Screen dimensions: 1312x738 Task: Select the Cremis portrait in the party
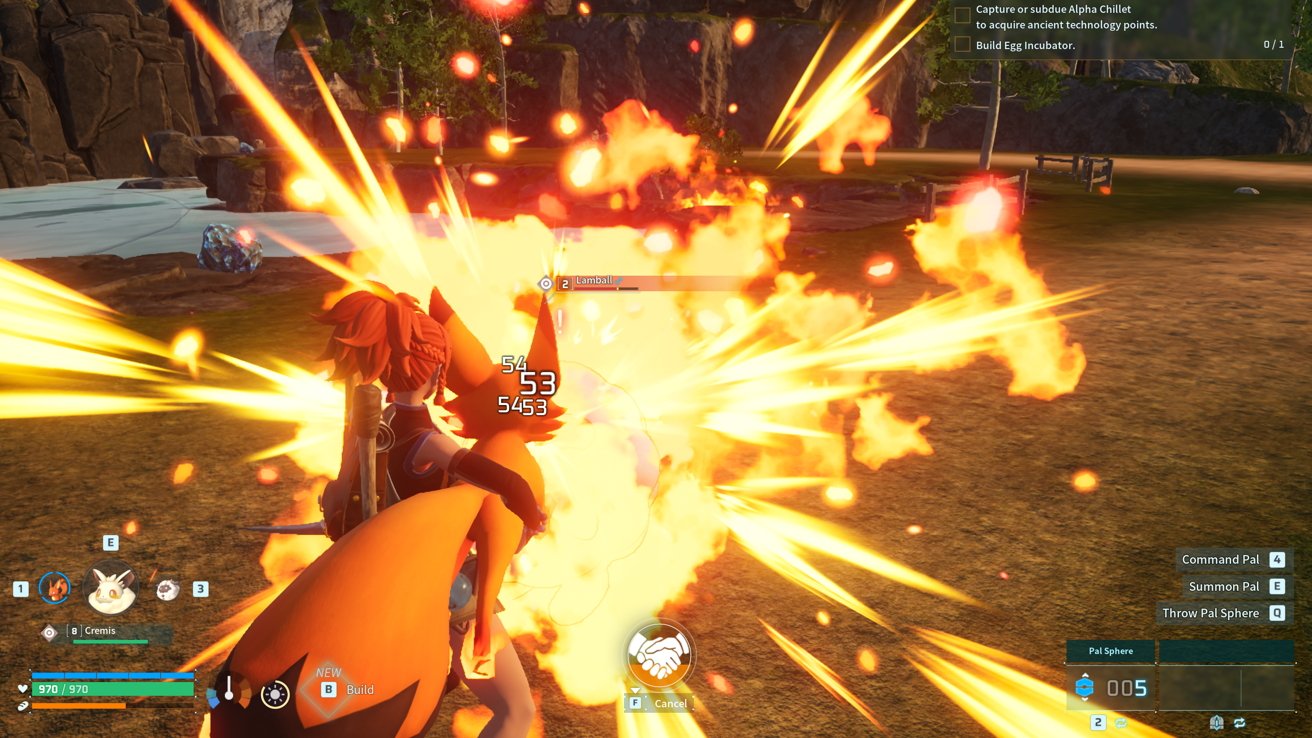pos(110,588)
